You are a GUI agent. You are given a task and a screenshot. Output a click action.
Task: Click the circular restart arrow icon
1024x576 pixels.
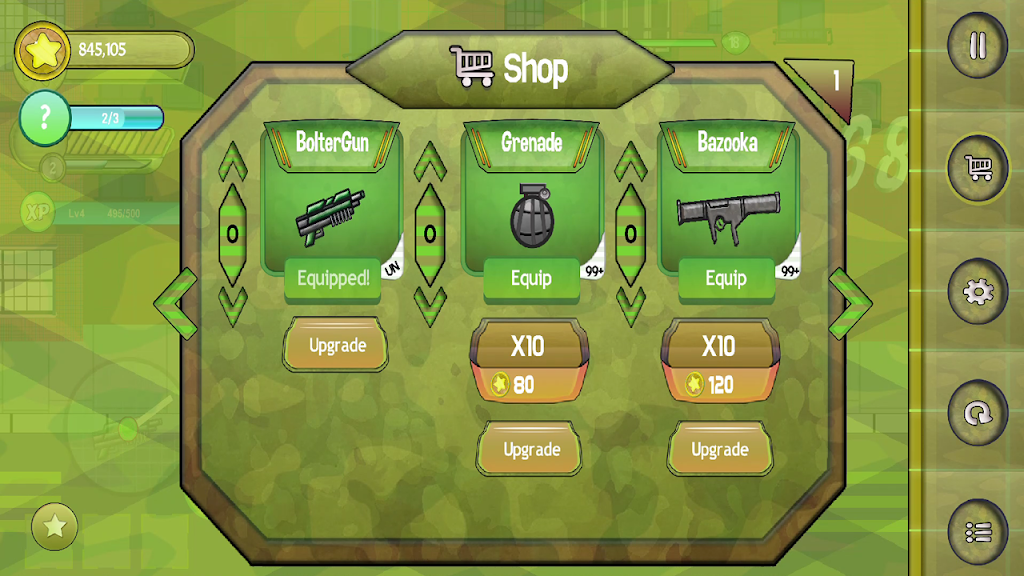pyautogui.click(x=977, y=412)
